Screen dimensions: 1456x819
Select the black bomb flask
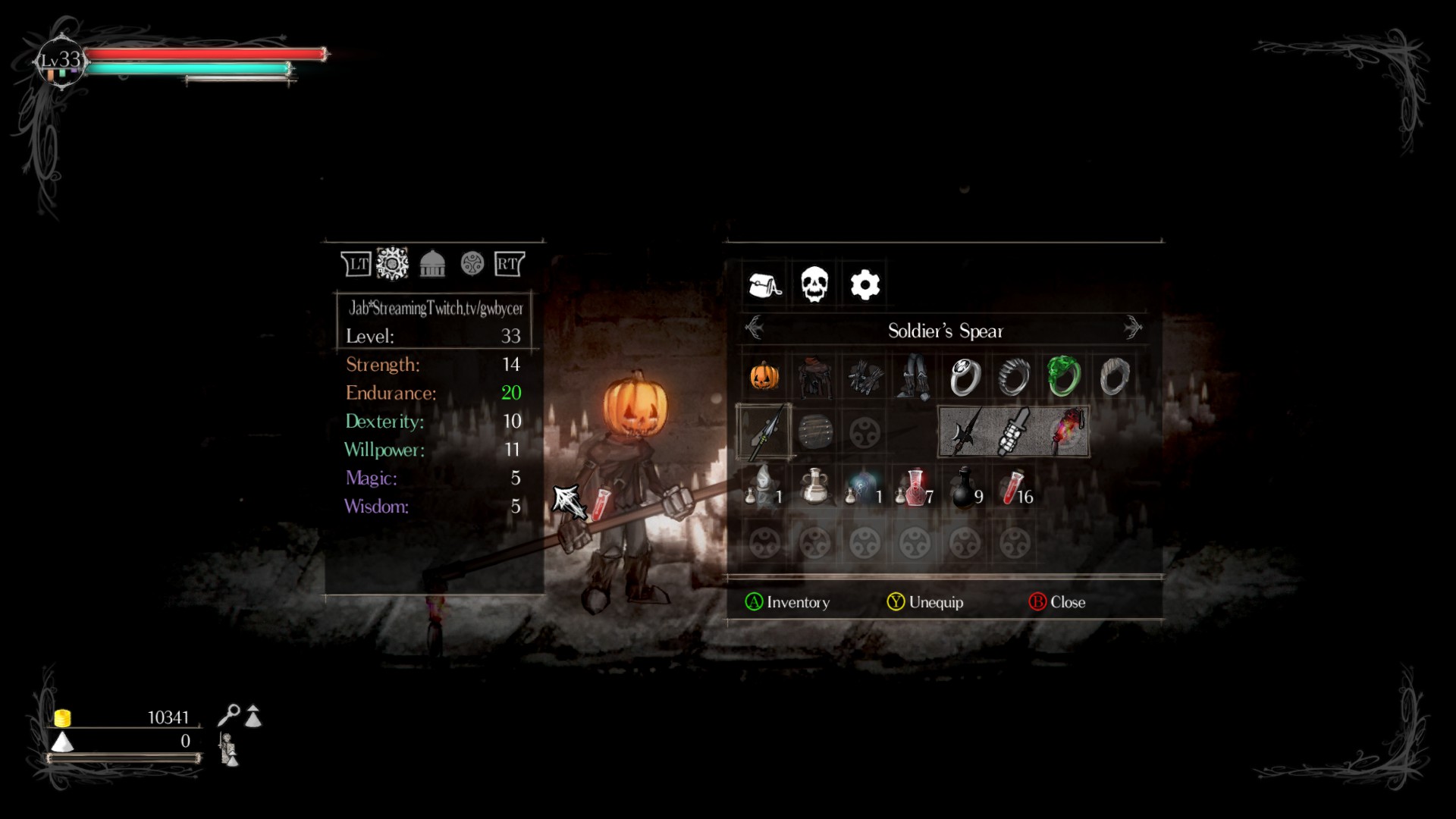(965, 488)
